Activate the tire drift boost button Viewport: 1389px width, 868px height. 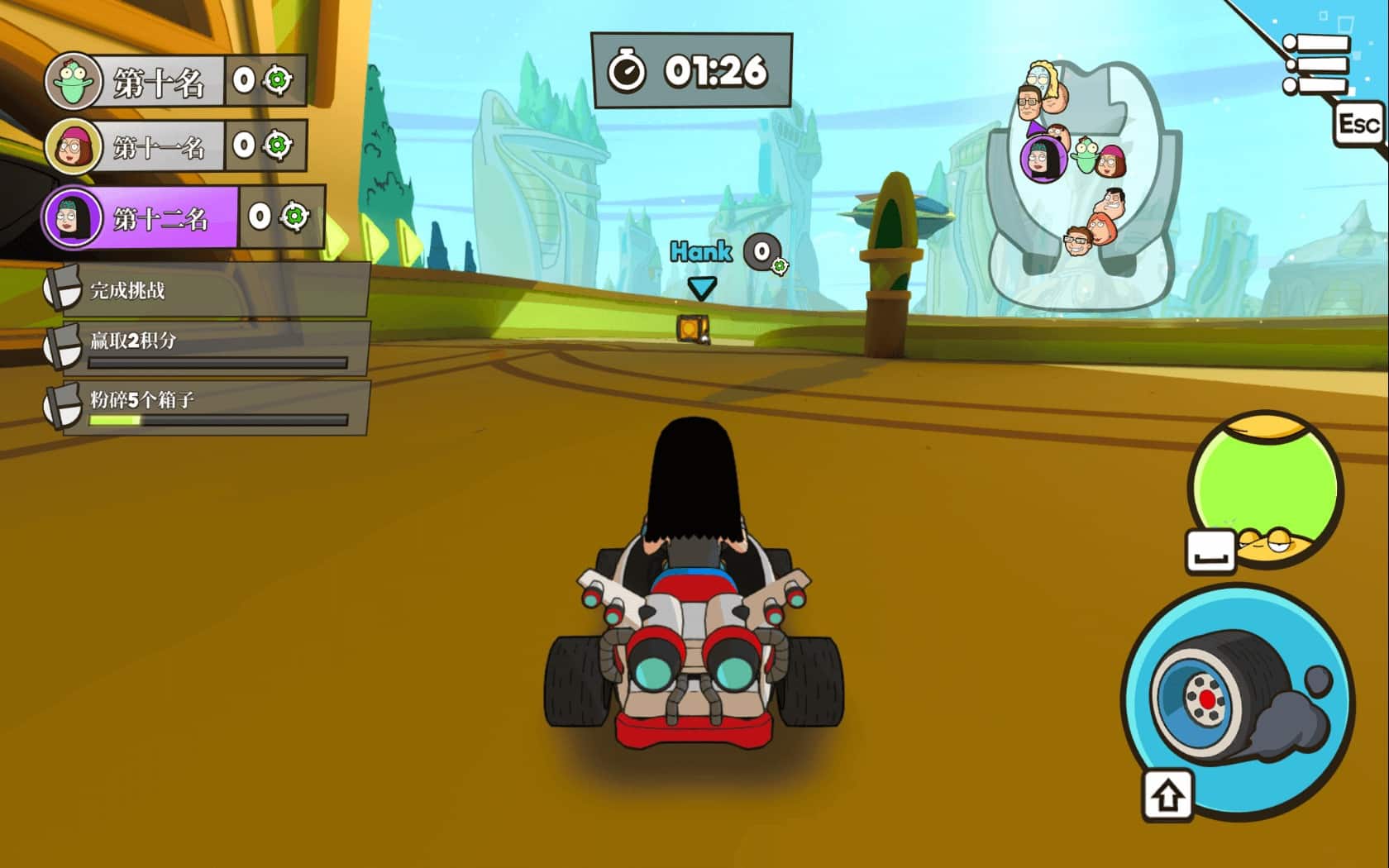coord(1238,701)
